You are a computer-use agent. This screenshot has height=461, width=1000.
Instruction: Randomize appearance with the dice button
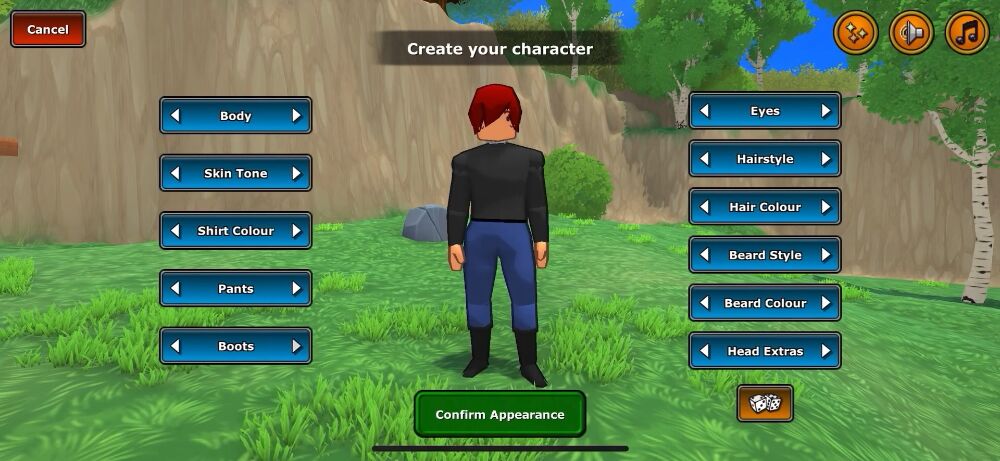click(x=765, y=403)
